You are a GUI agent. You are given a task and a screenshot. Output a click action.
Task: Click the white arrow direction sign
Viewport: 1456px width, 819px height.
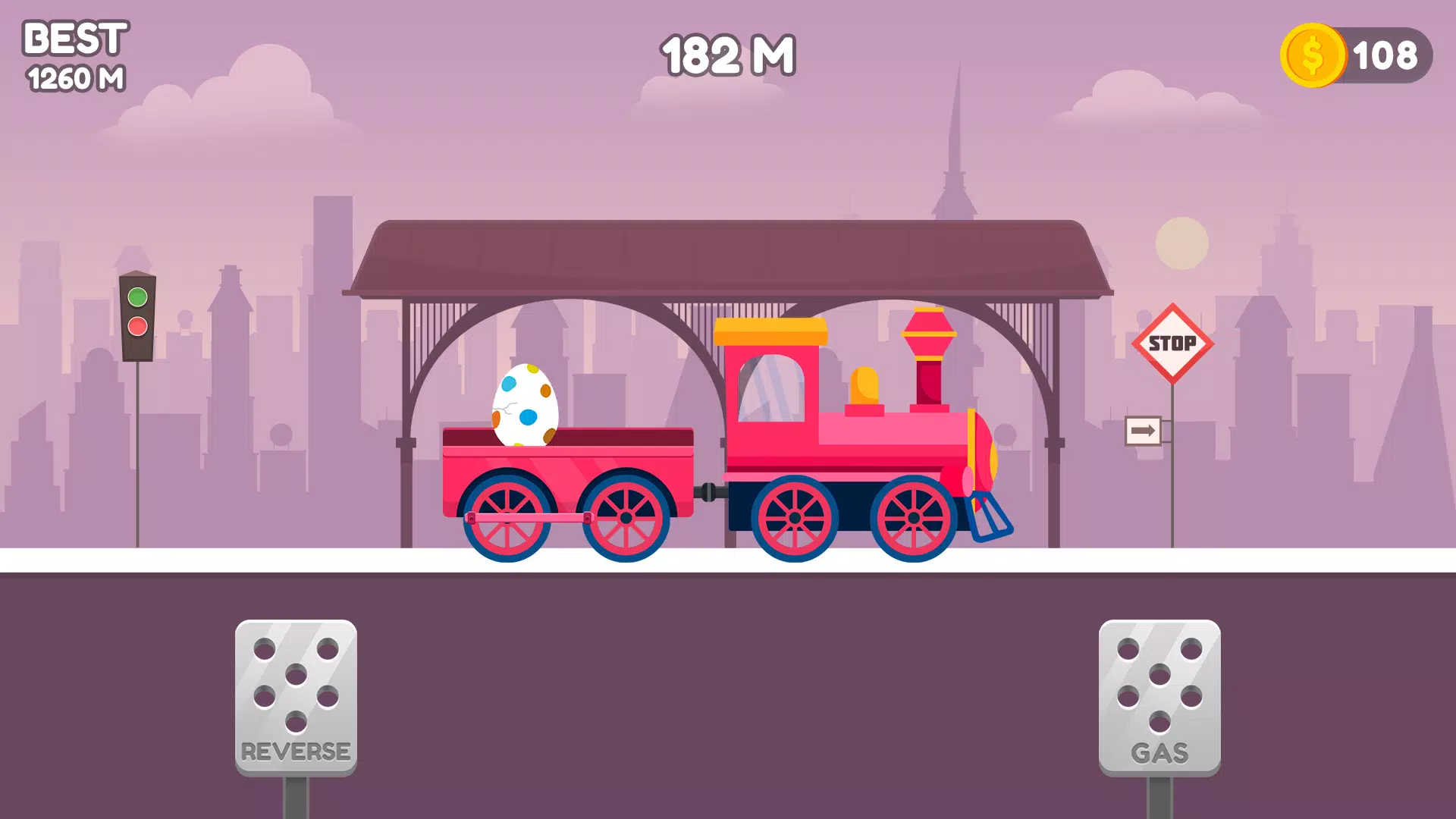pos(1142,429)
